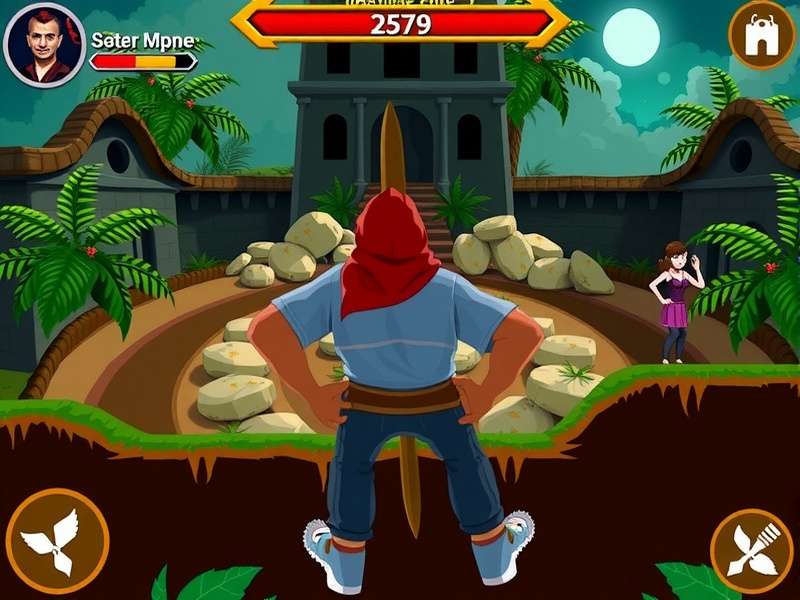Open the player portrait profile
The width and height of the screenshot is (800, 600).
point(43,46)
